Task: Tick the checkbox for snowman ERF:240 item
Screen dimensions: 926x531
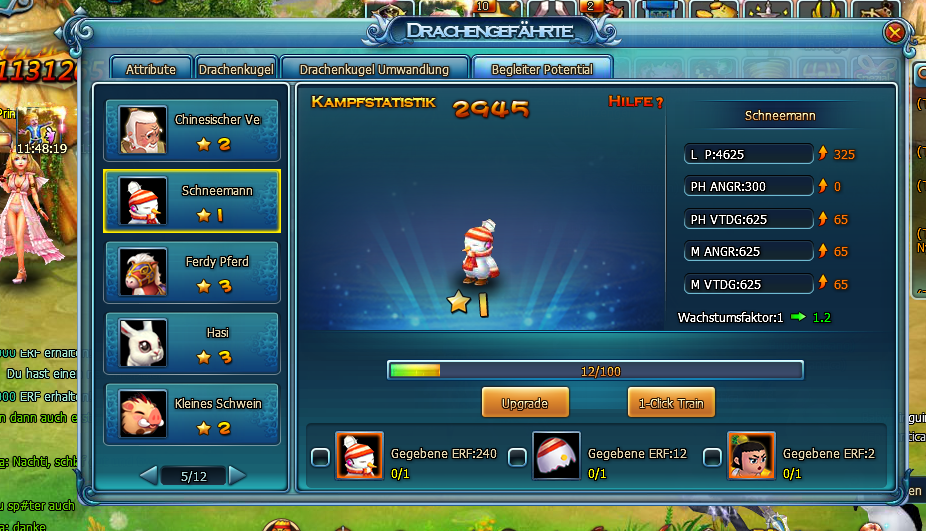Action: (321, 457)
